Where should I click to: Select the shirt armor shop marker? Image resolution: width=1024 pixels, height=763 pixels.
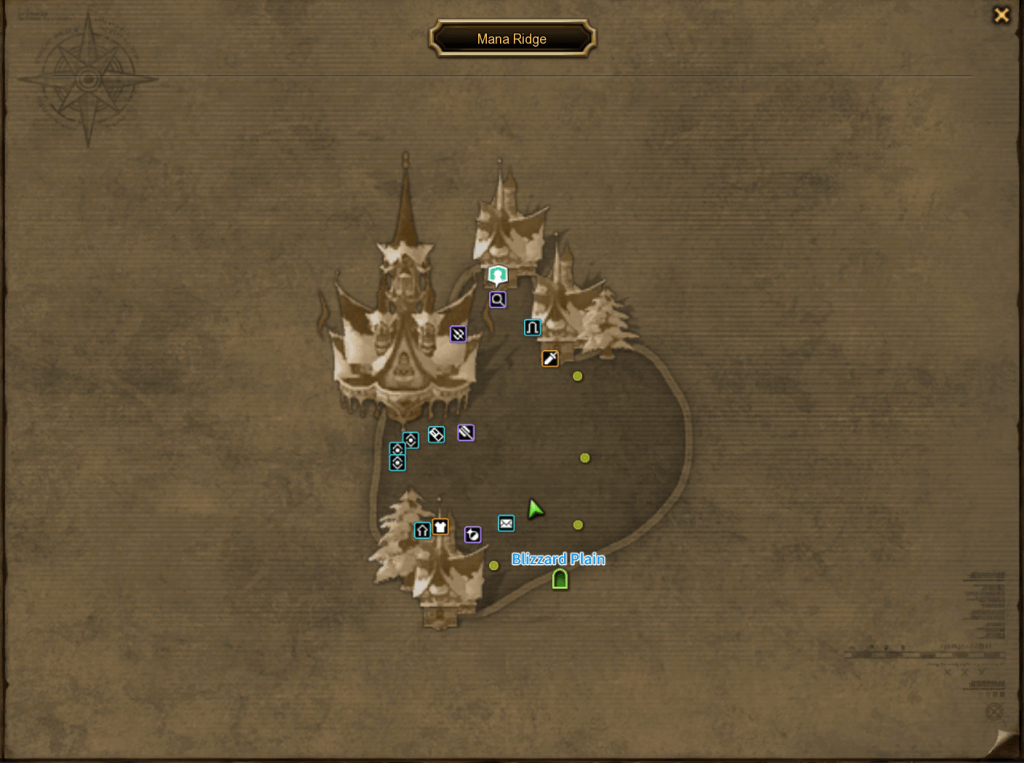point(440,527)
